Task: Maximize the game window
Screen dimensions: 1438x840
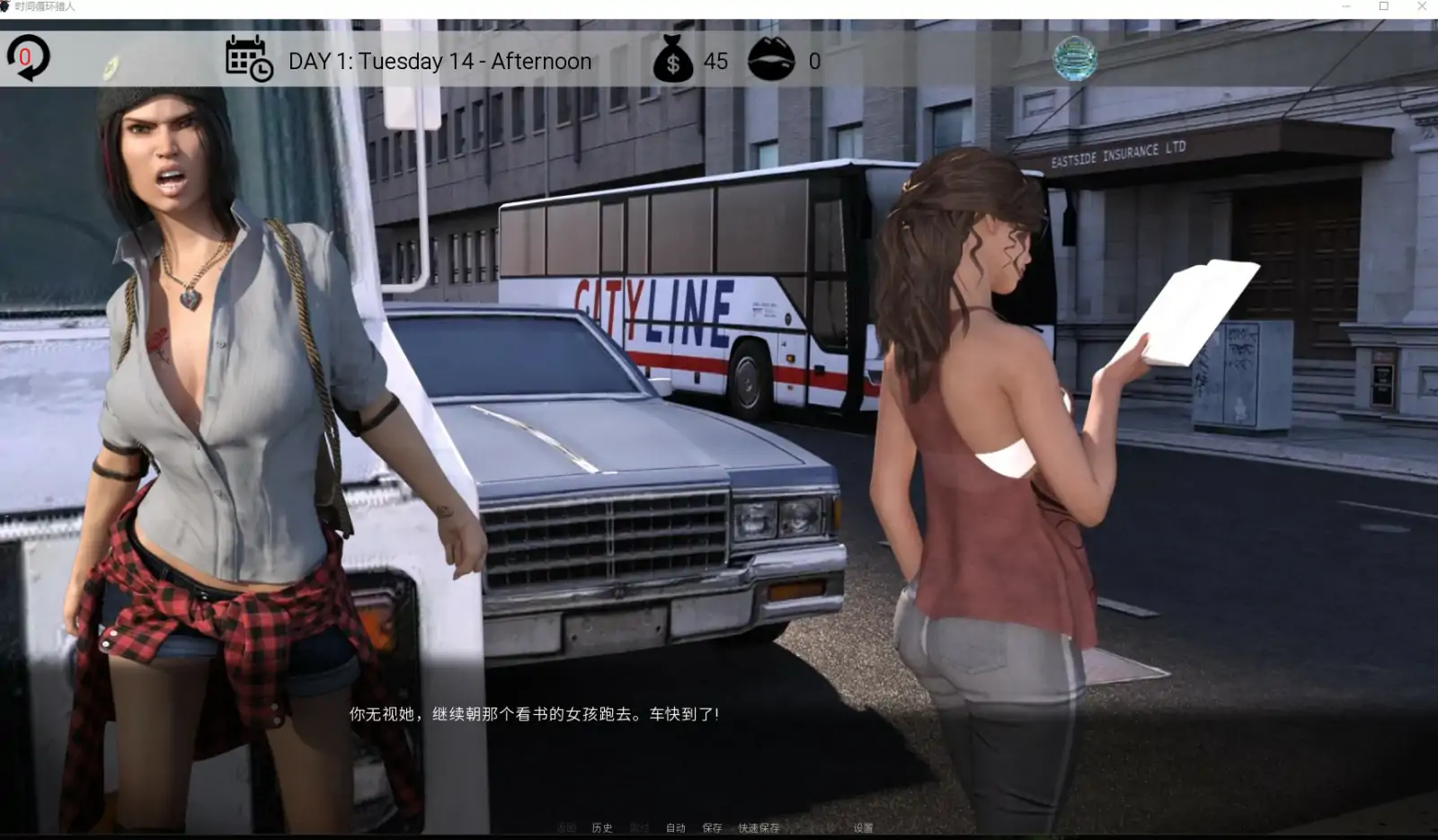Action: click(x=1384, y=6)
